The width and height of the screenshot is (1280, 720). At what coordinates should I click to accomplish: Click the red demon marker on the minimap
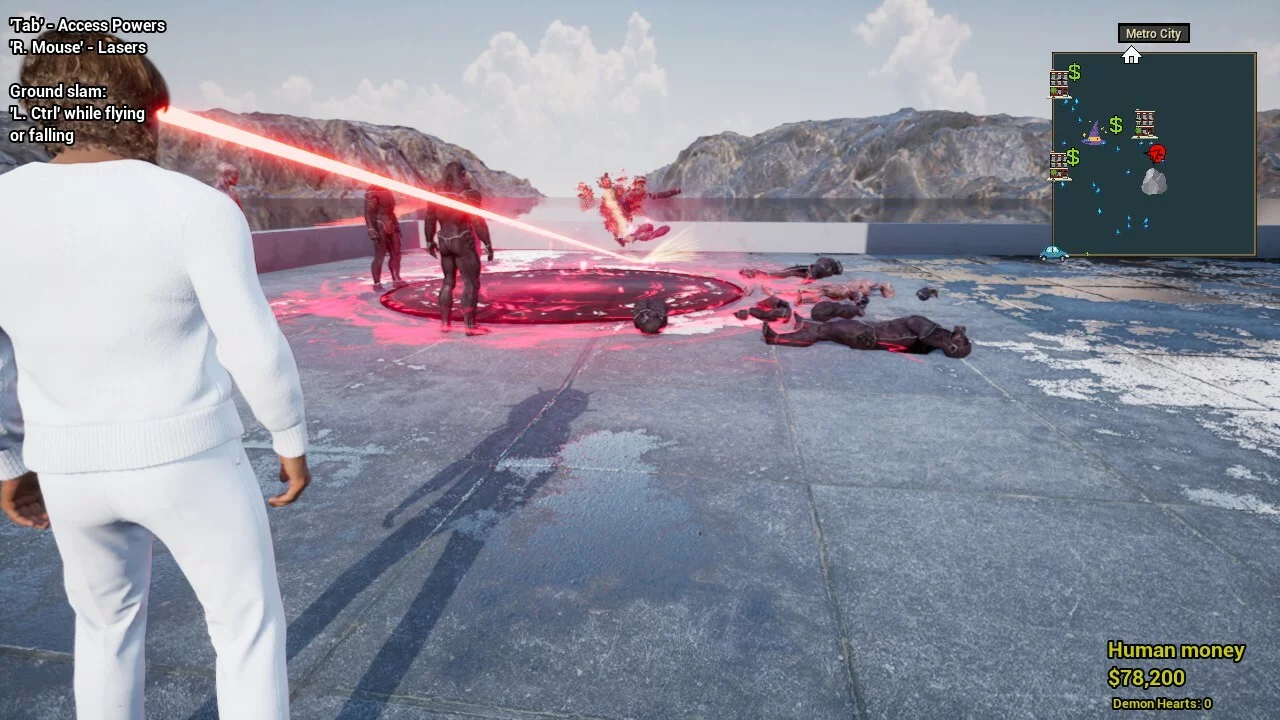[x=1157, y=154]
